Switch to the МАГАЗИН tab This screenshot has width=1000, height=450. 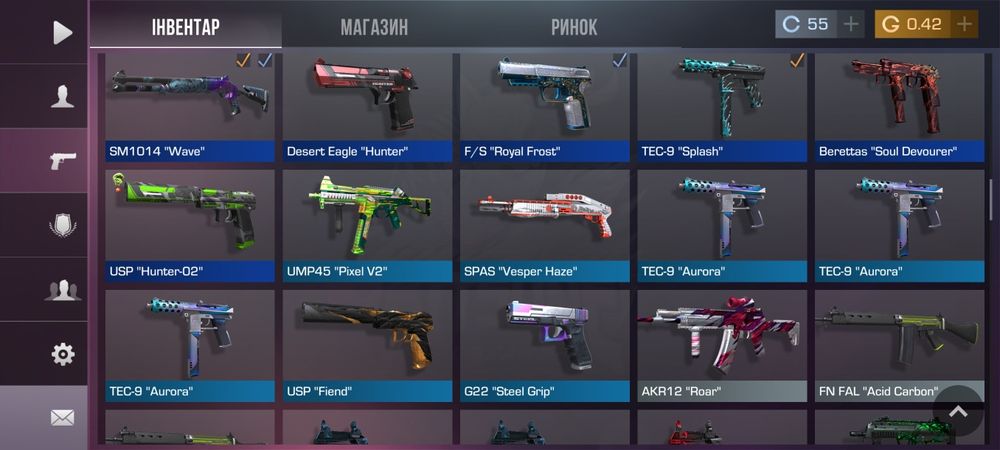coord(374,27)
